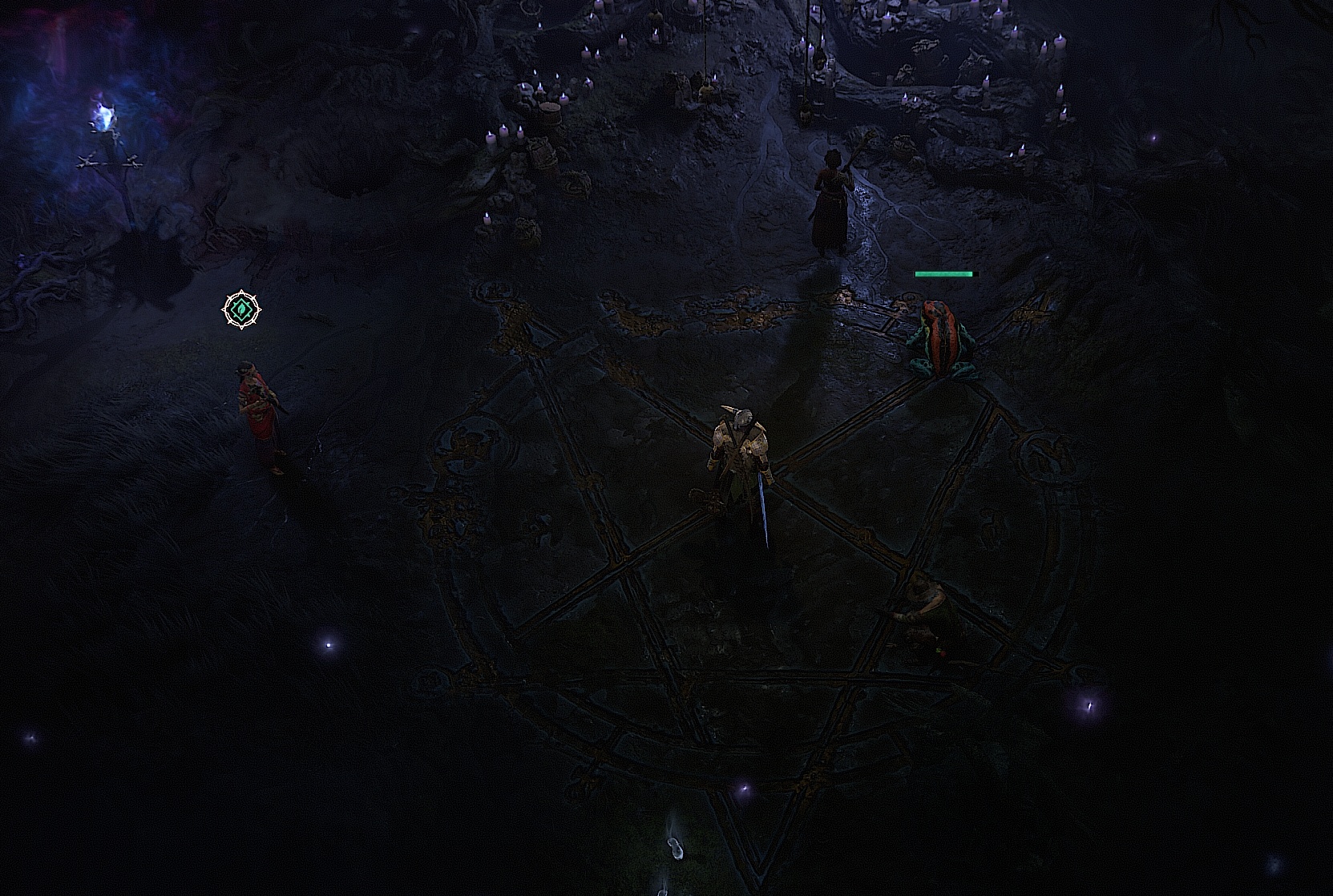Click the pink nebula in the upper-left corner
Image resolution: width=1333 pixels, height=896 pixels.
pyautogui.click(x=40, y=24)
